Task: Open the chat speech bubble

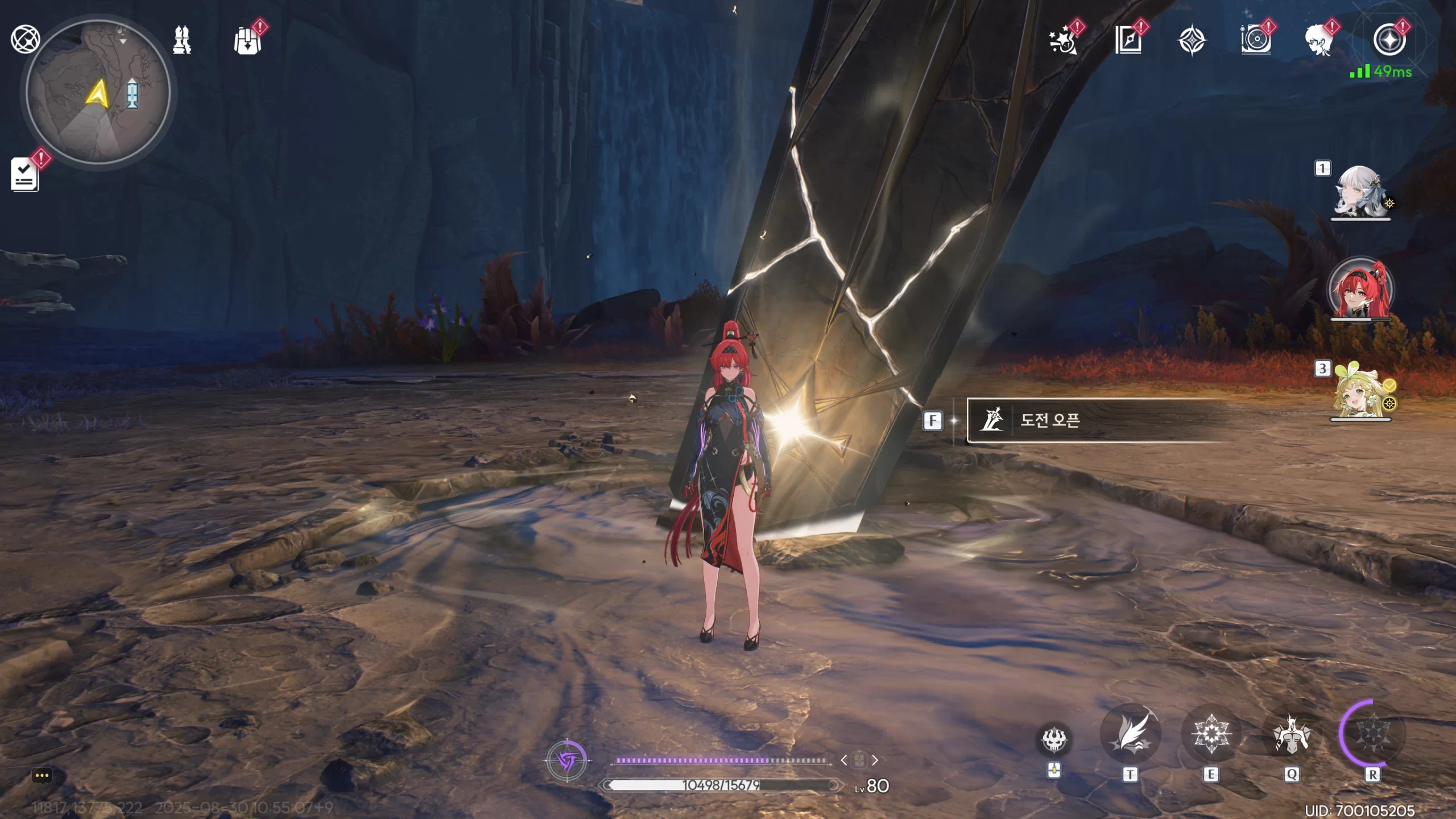Action: click(42, 775)
